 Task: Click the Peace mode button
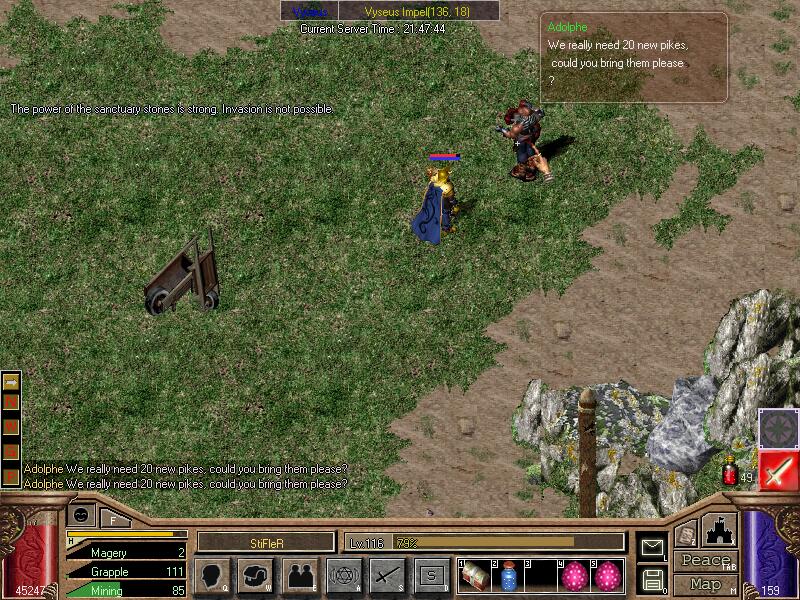coord(704,560)
